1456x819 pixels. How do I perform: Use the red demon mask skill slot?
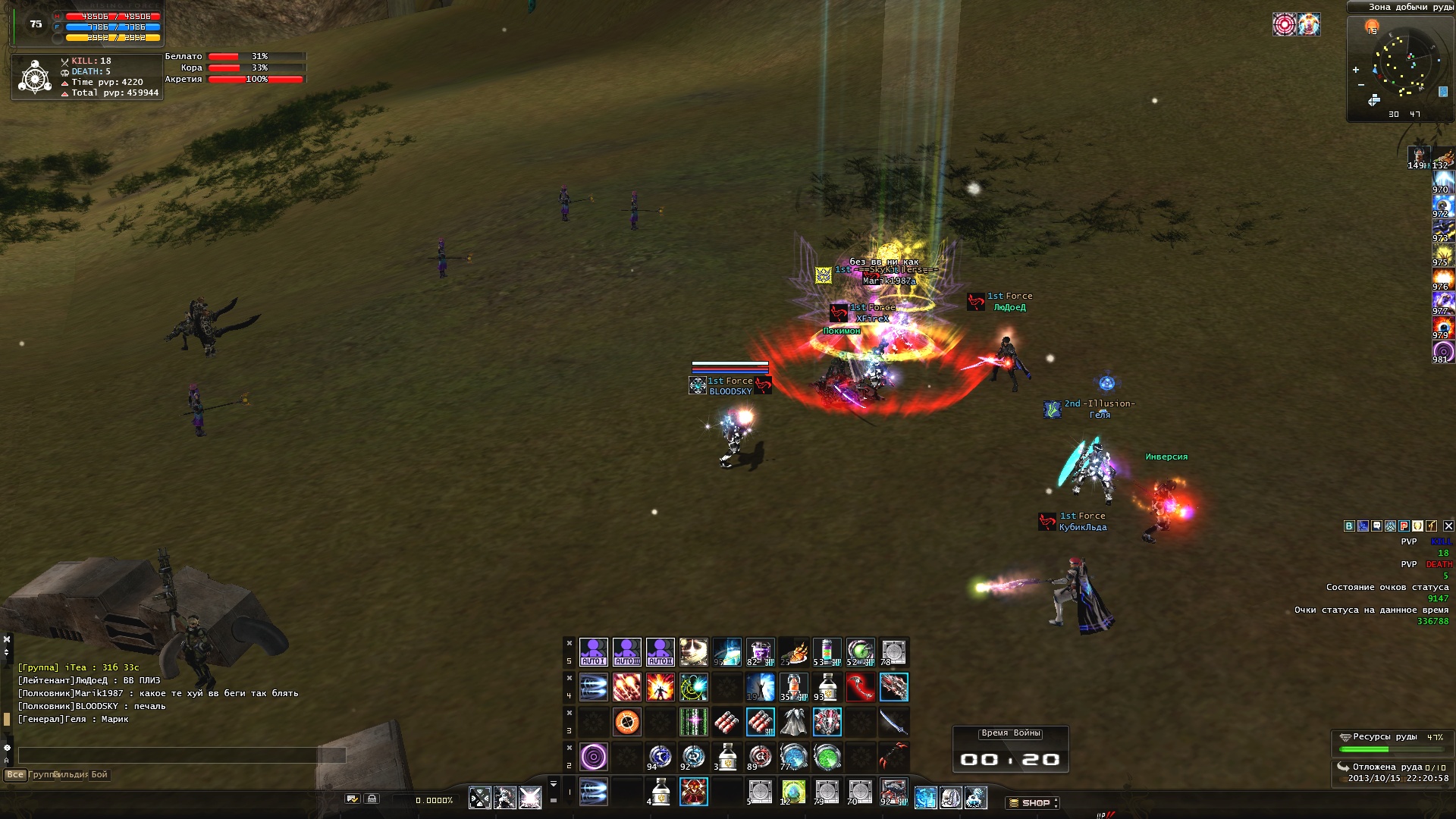click(693, 792)
